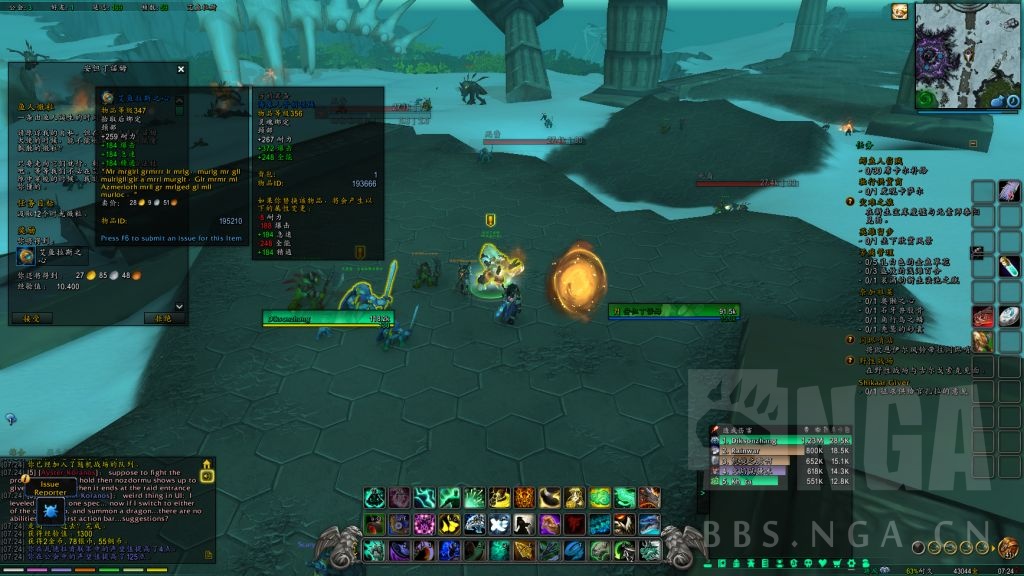This screenshot has width=1024, height=576.
Task: Click the Dikoonzhang unit nameplate bar
Action: pyautogui.click(x=326, y=318)
